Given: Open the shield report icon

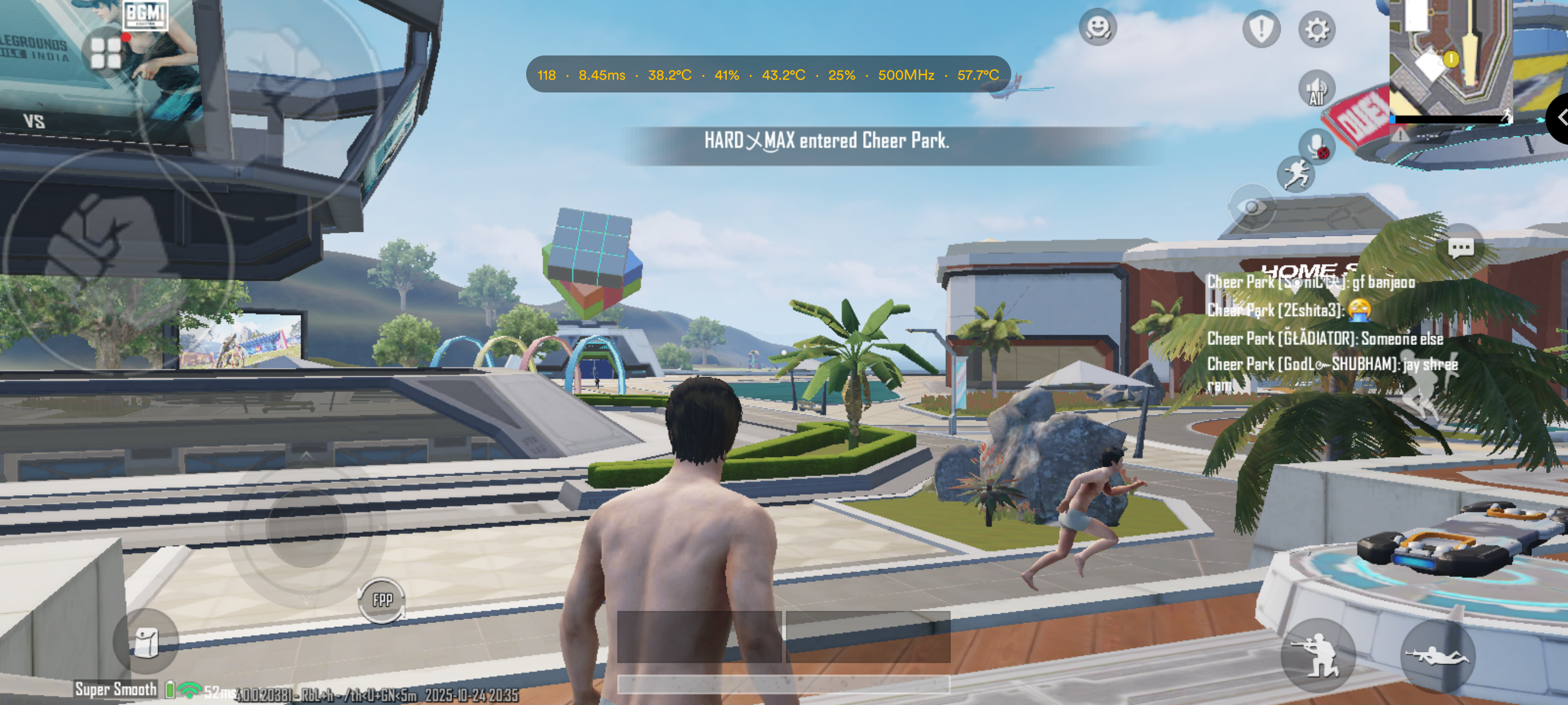Looking at the screenshot, I should click(1260, 28).
